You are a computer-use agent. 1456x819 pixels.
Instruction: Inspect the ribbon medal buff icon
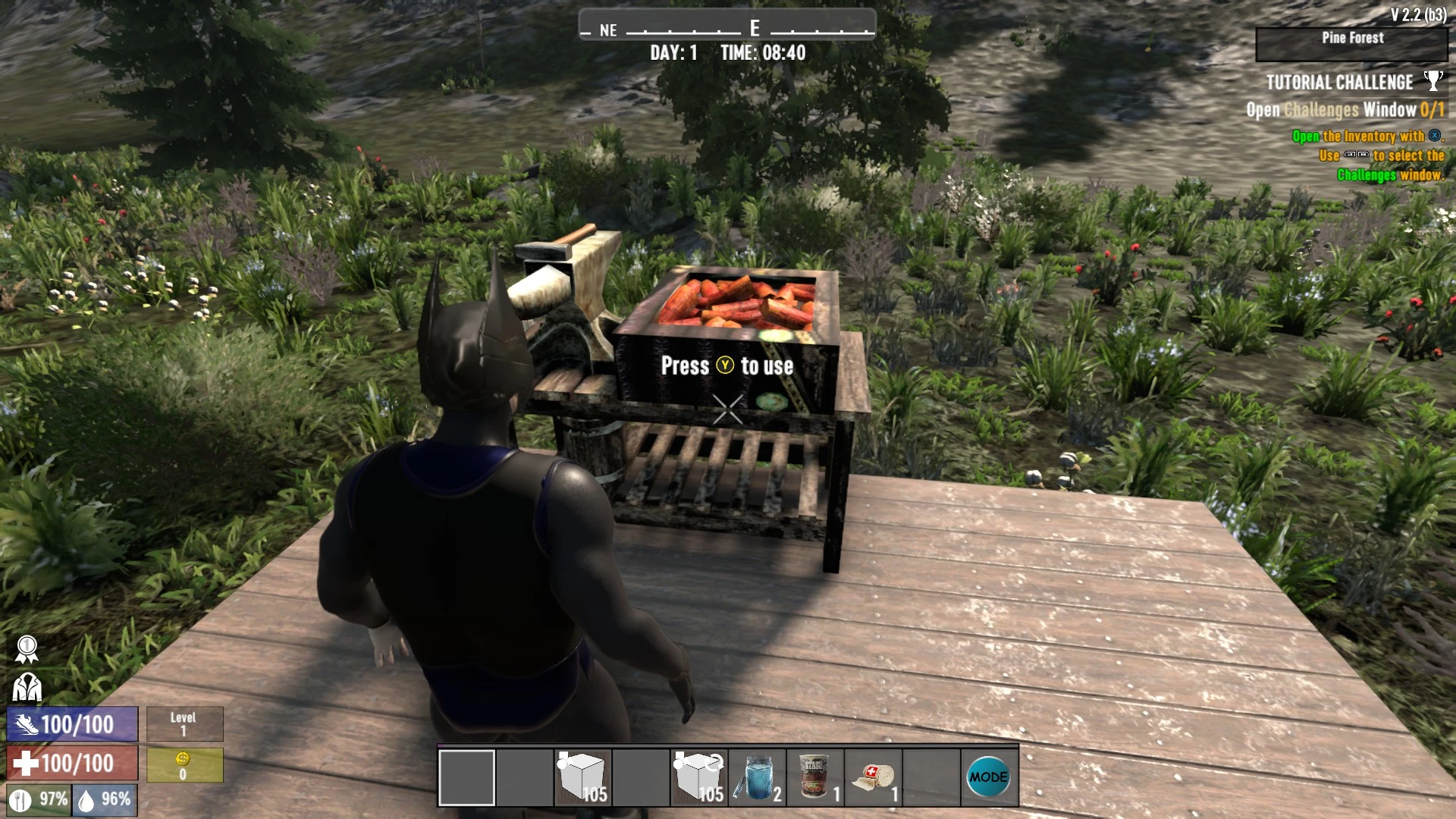pos(27,649)
